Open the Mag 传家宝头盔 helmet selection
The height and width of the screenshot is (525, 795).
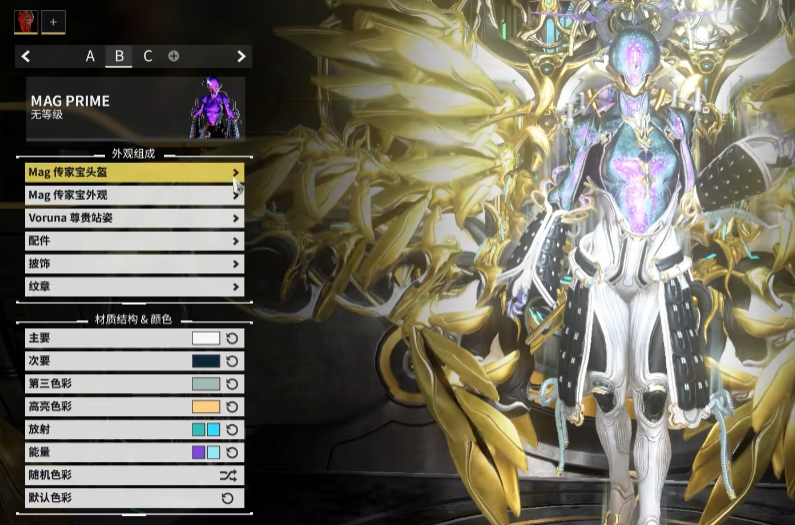pyautogui.click(x=134, y=173)
